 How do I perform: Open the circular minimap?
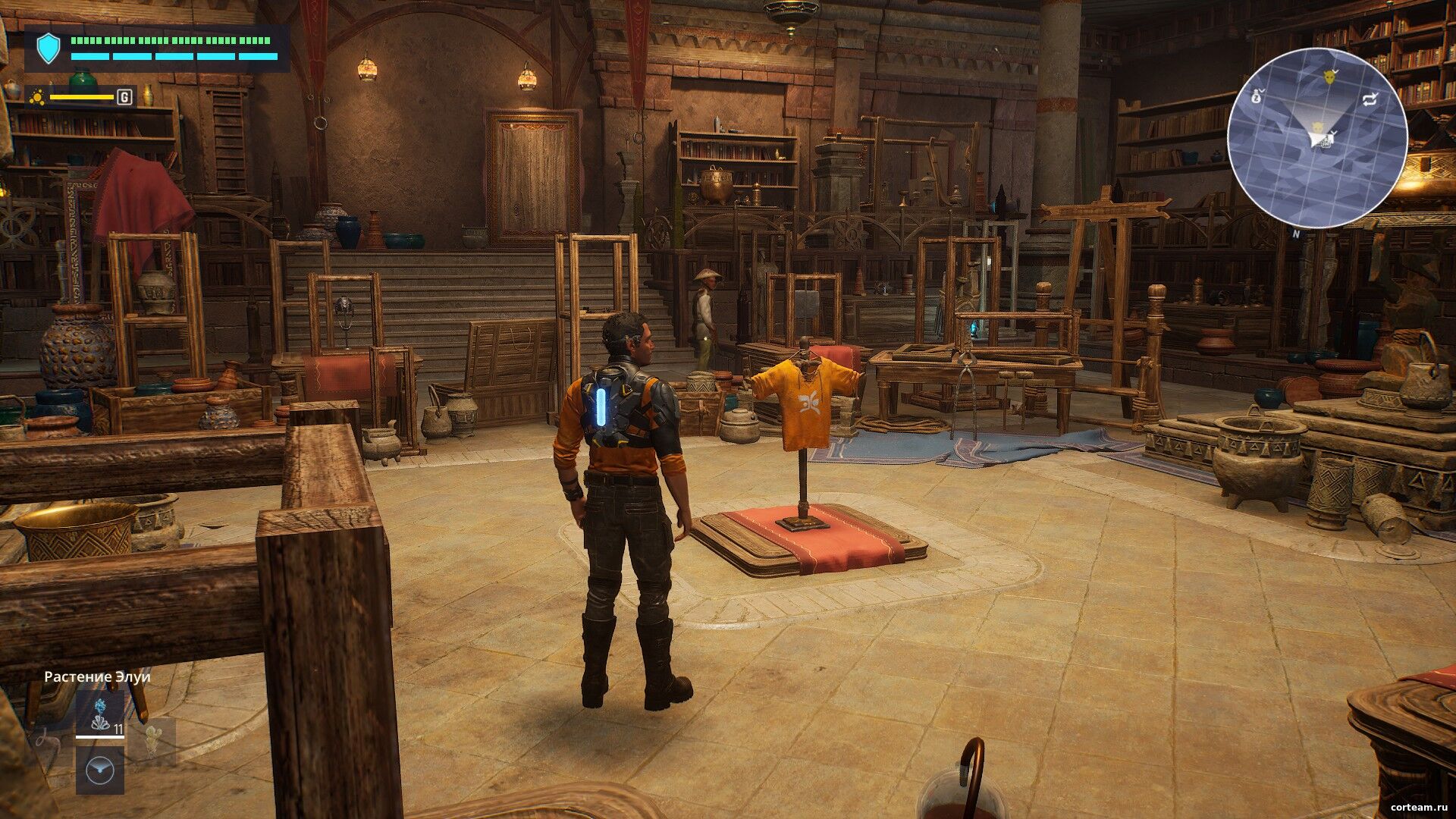[x=1317, y=137]
